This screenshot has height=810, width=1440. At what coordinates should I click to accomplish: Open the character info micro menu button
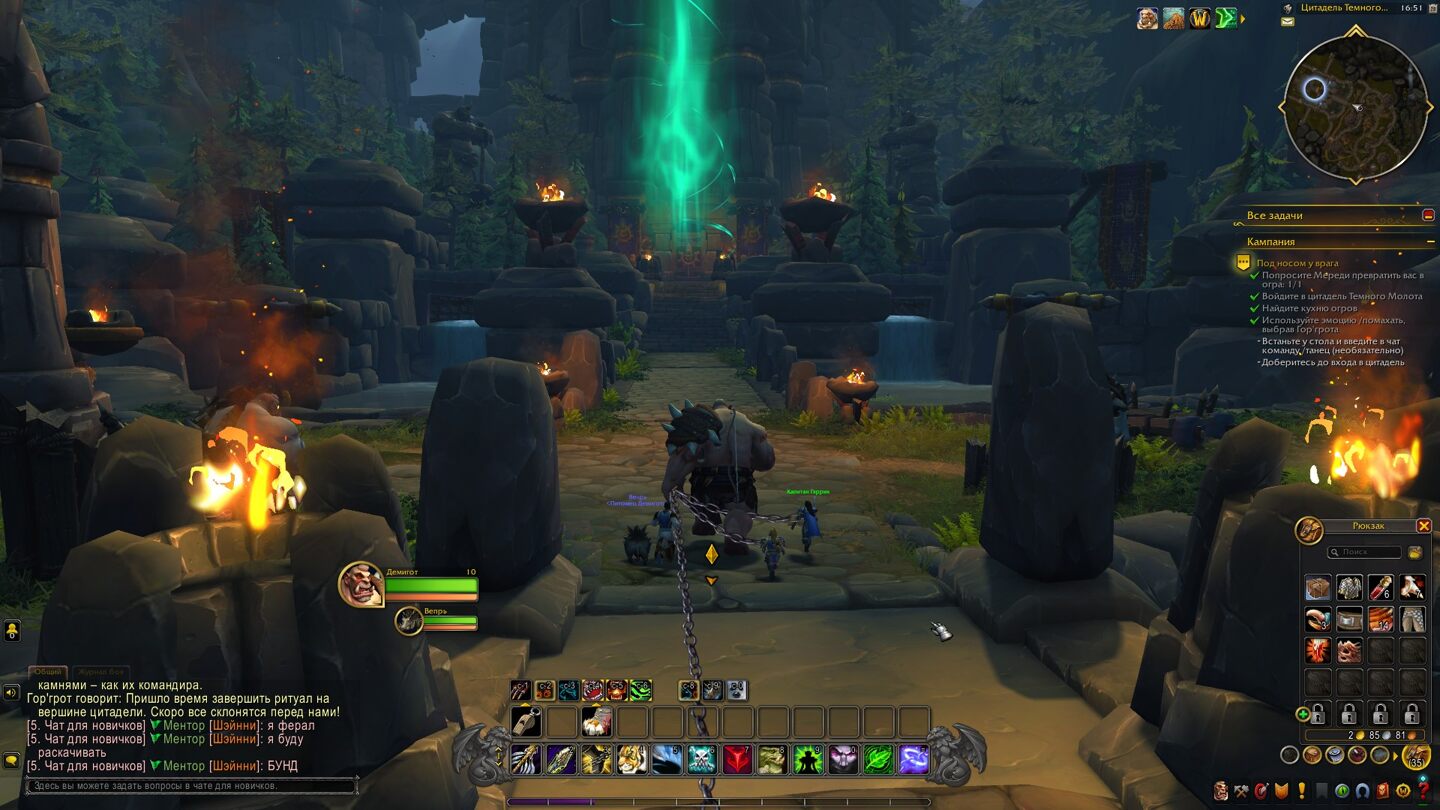[1221, 791]
